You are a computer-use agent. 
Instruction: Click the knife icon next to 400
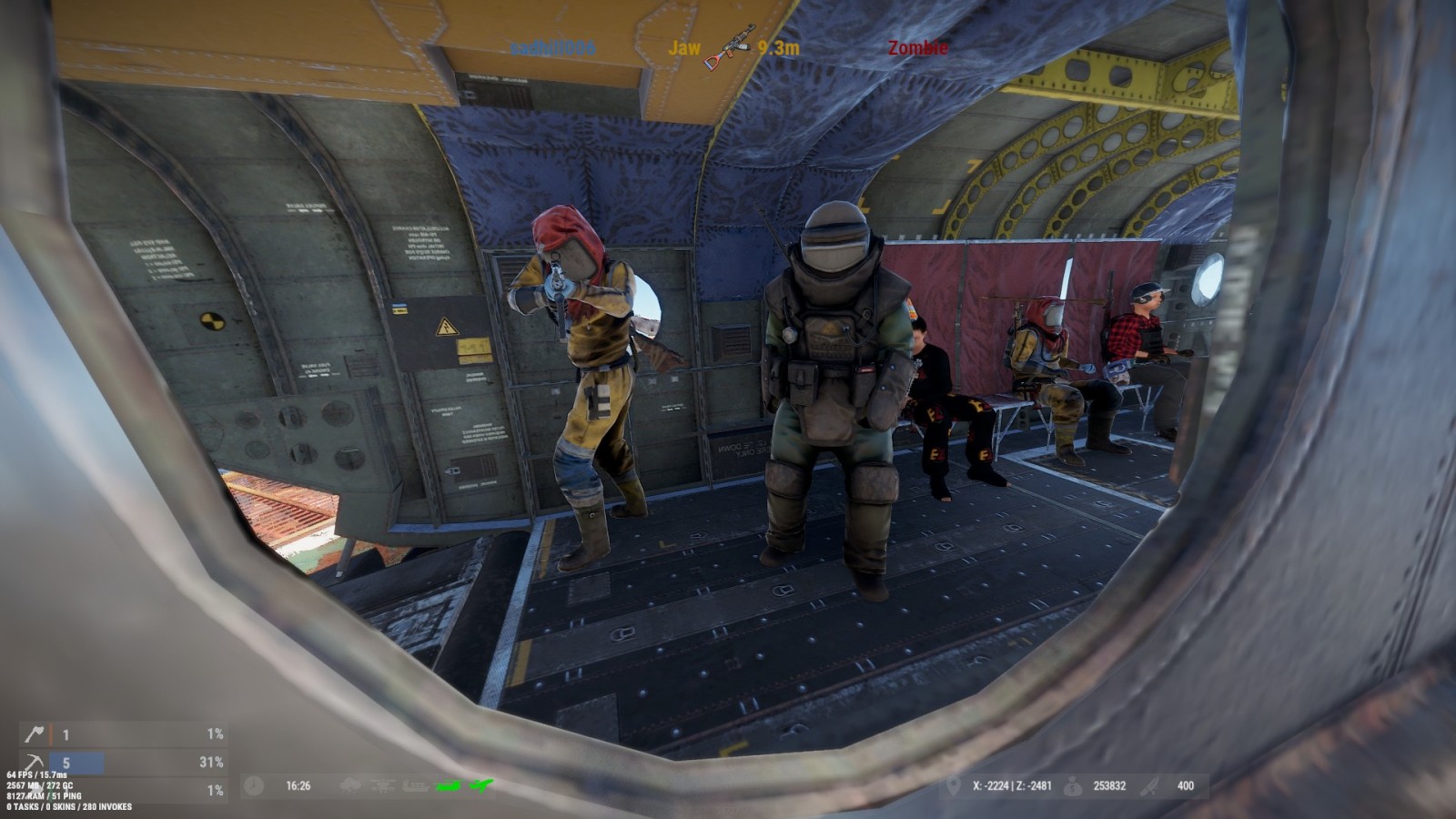coord(1153,785)
